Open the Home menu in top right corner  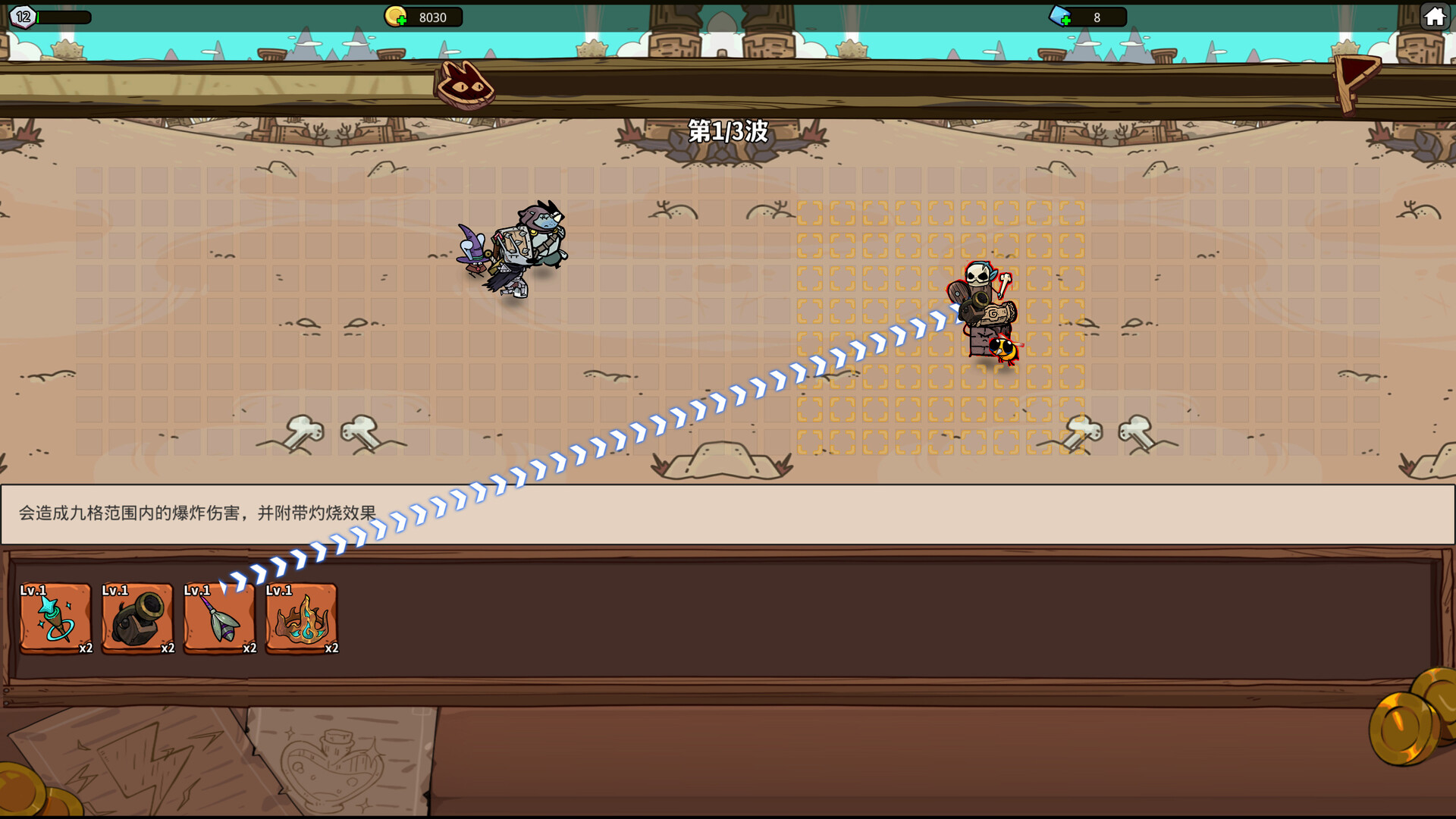click(x=1435, y=14)
